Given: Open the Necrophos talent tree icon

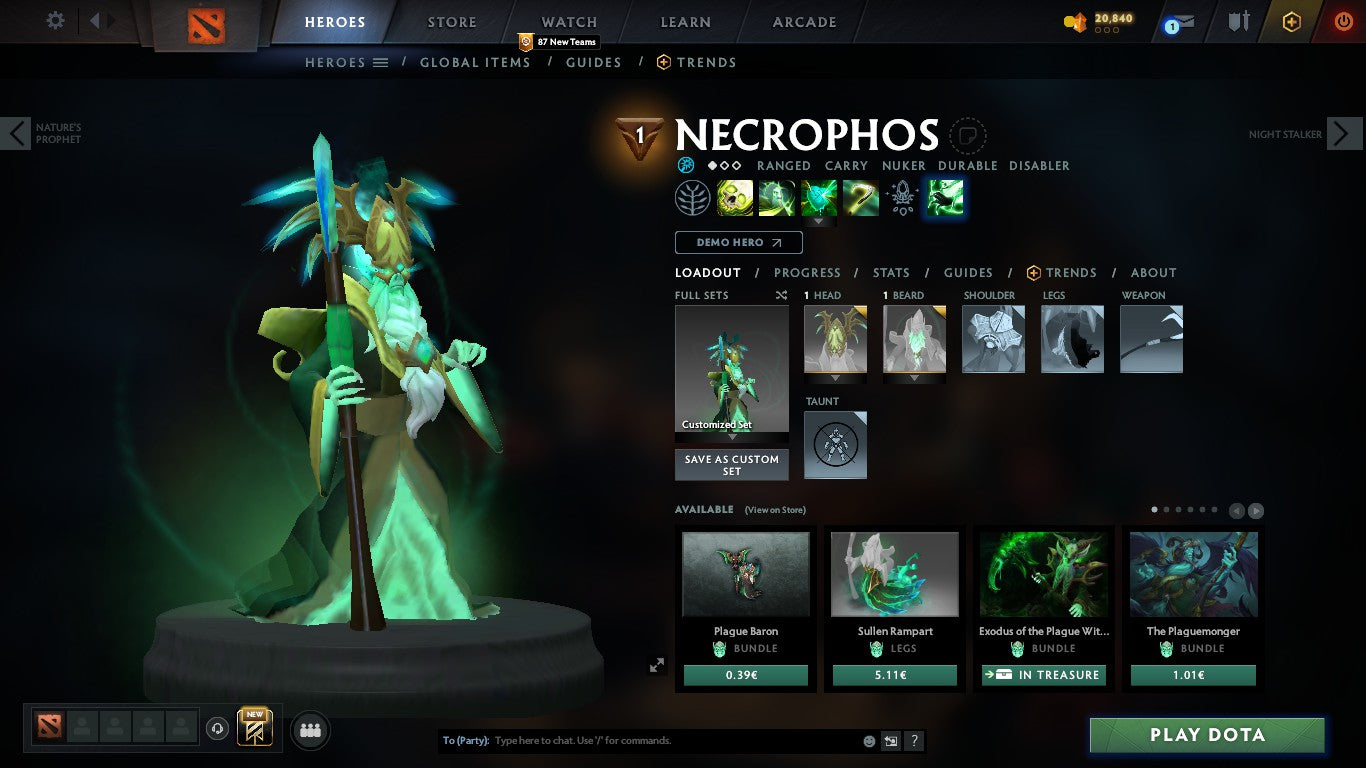Looking at the screenshot, I should (692, 197).
